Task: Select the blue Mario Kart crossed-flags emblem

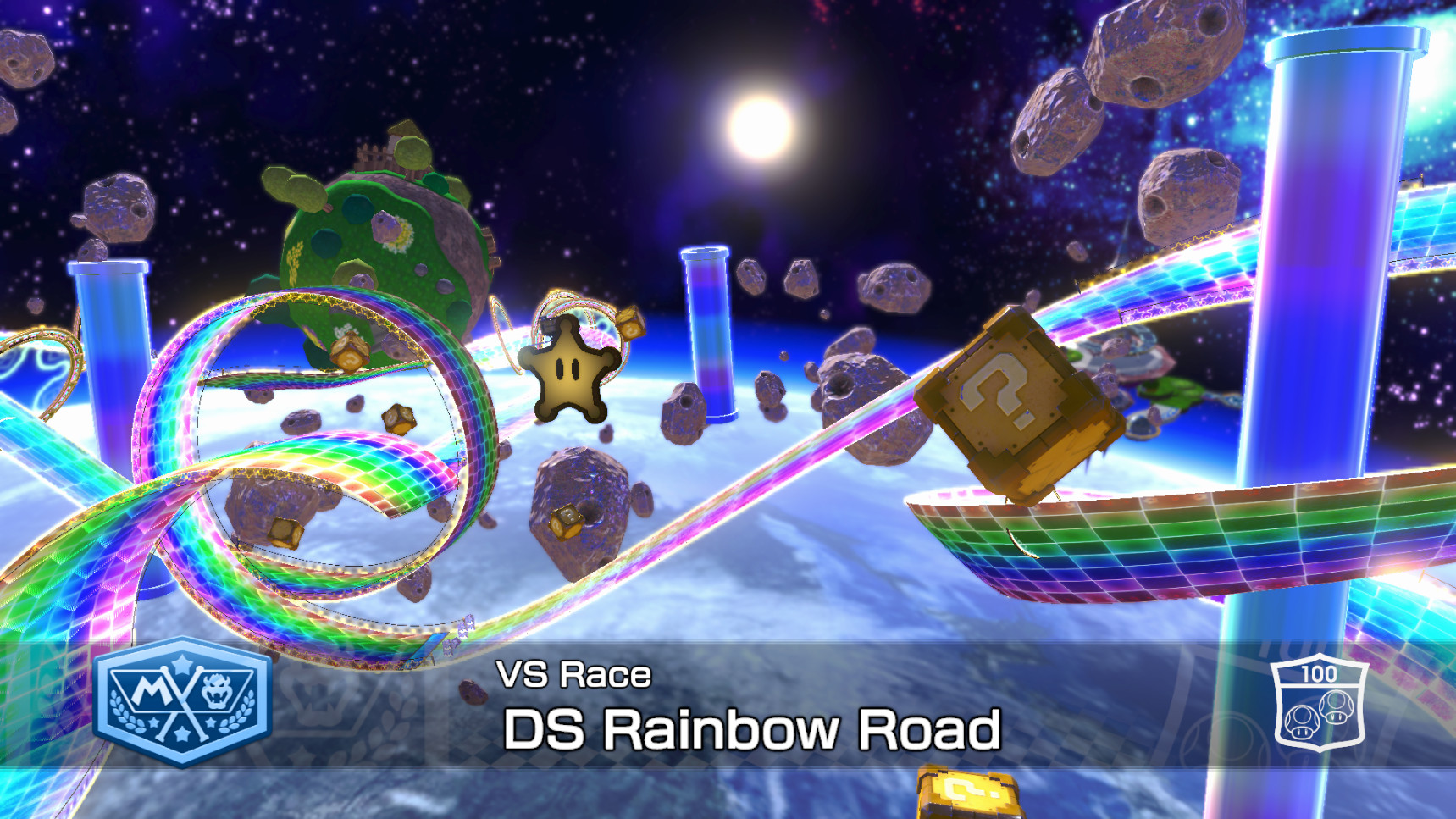Action: [185, 706]
